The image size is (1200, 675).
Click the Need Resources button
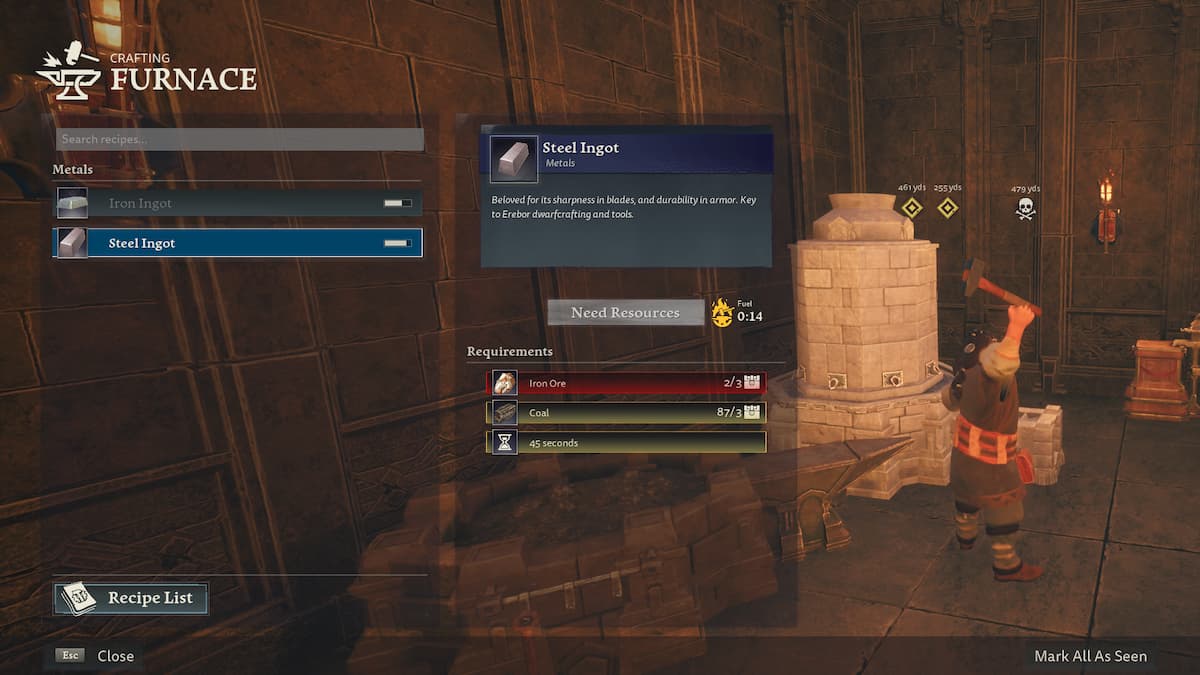[625, 313]
